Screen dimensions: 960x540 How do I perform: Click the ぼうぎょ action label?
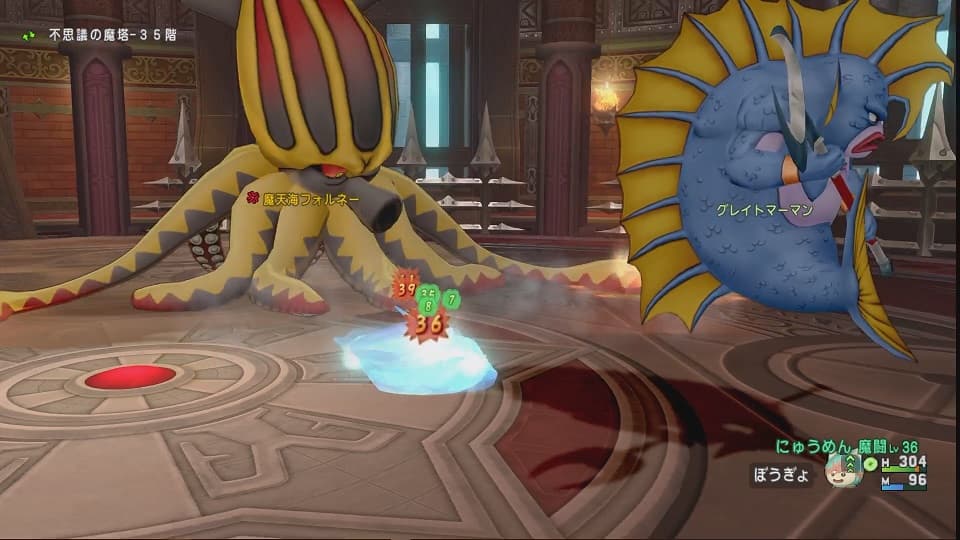(x=779, y=475)
